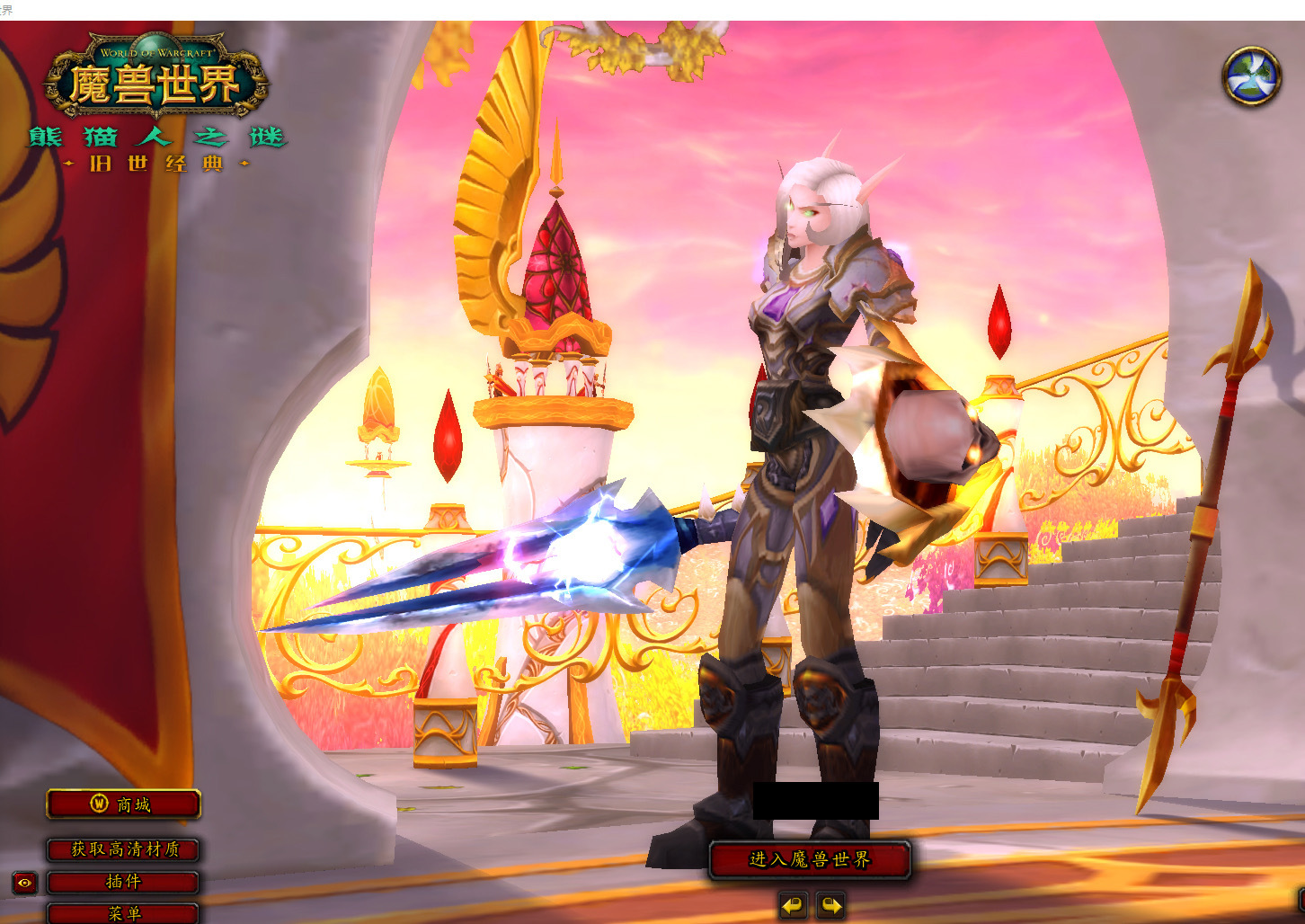Screen dimensions: 1305x924
Task: Select 获取高清材质 HD textures button
Action: (x=123, y=849)
